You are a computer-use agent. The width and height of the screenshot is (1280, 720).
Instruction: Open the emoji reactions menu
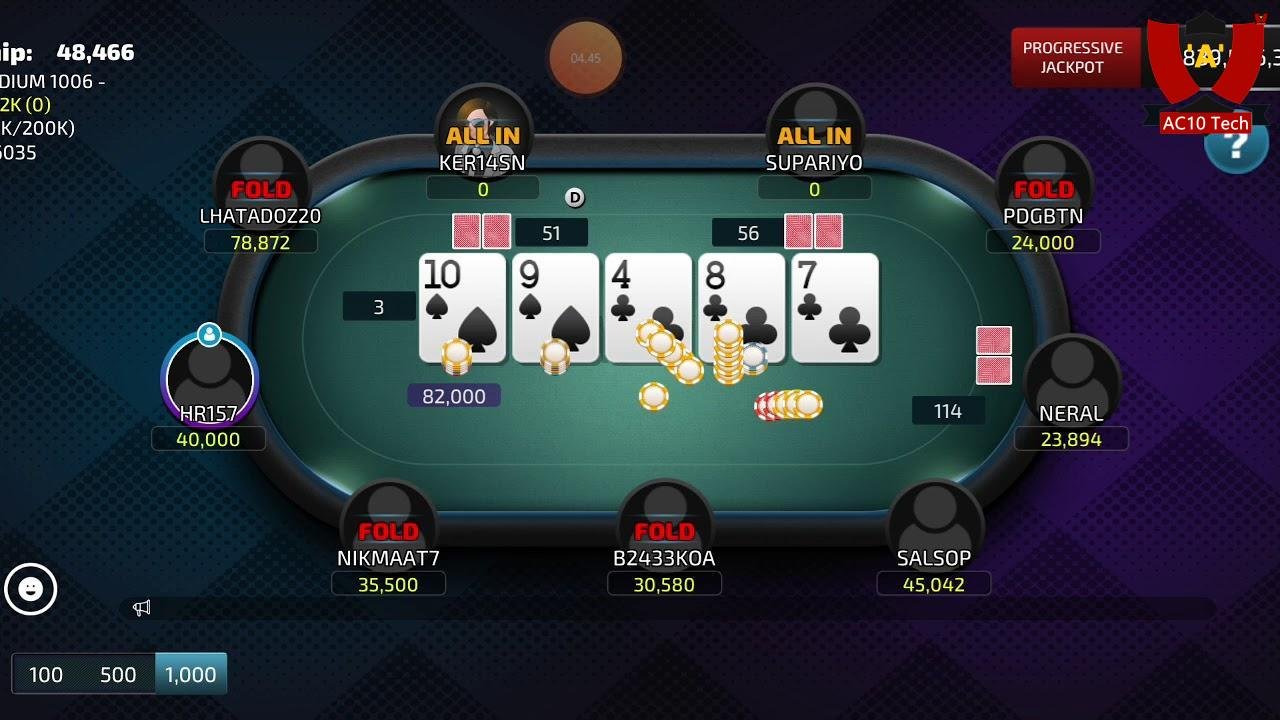click(x=33, y=590)
